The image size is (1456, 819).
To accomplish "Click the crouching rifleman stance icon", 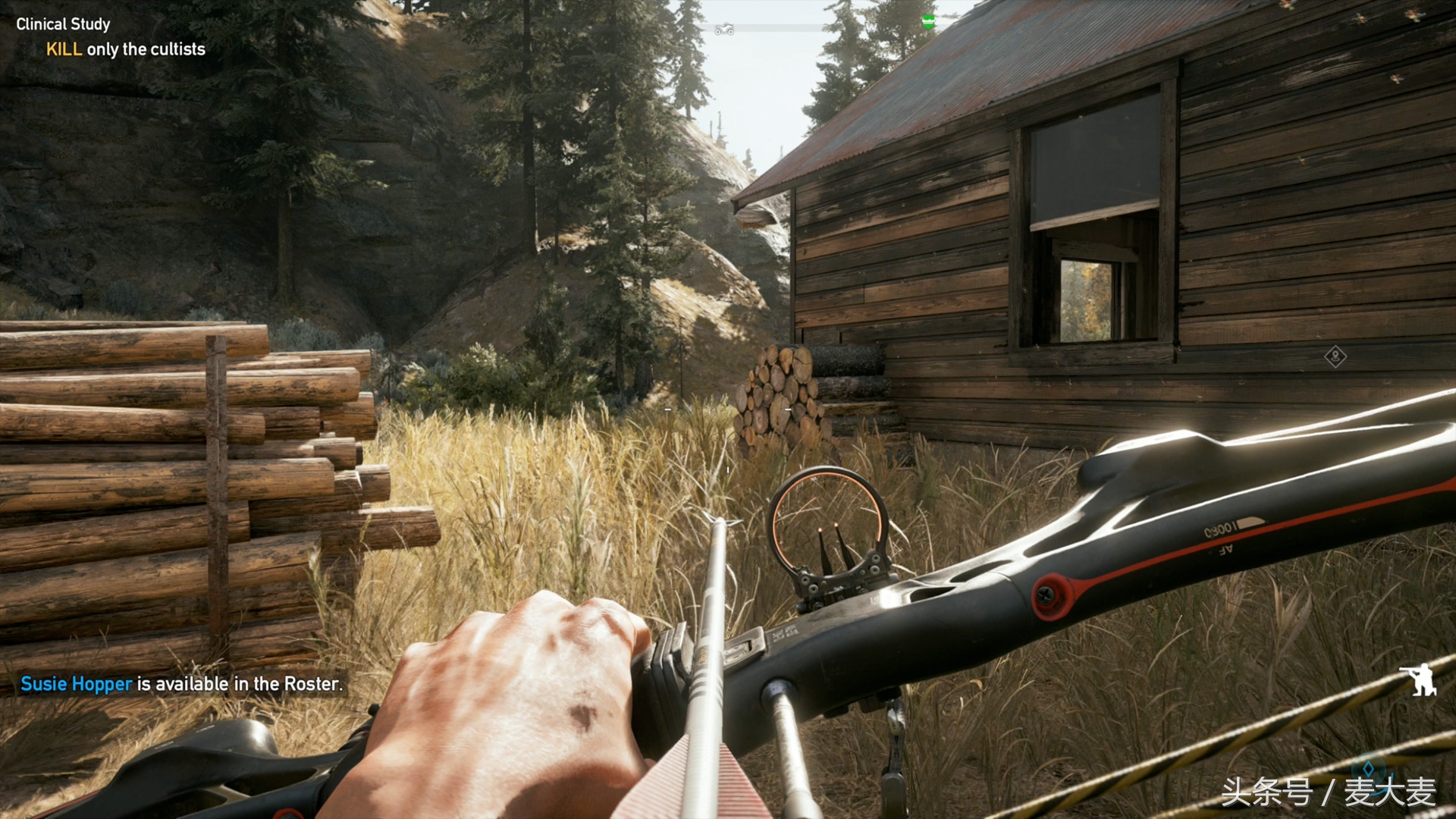I will pyautogui.click(x=1418, y=679).
